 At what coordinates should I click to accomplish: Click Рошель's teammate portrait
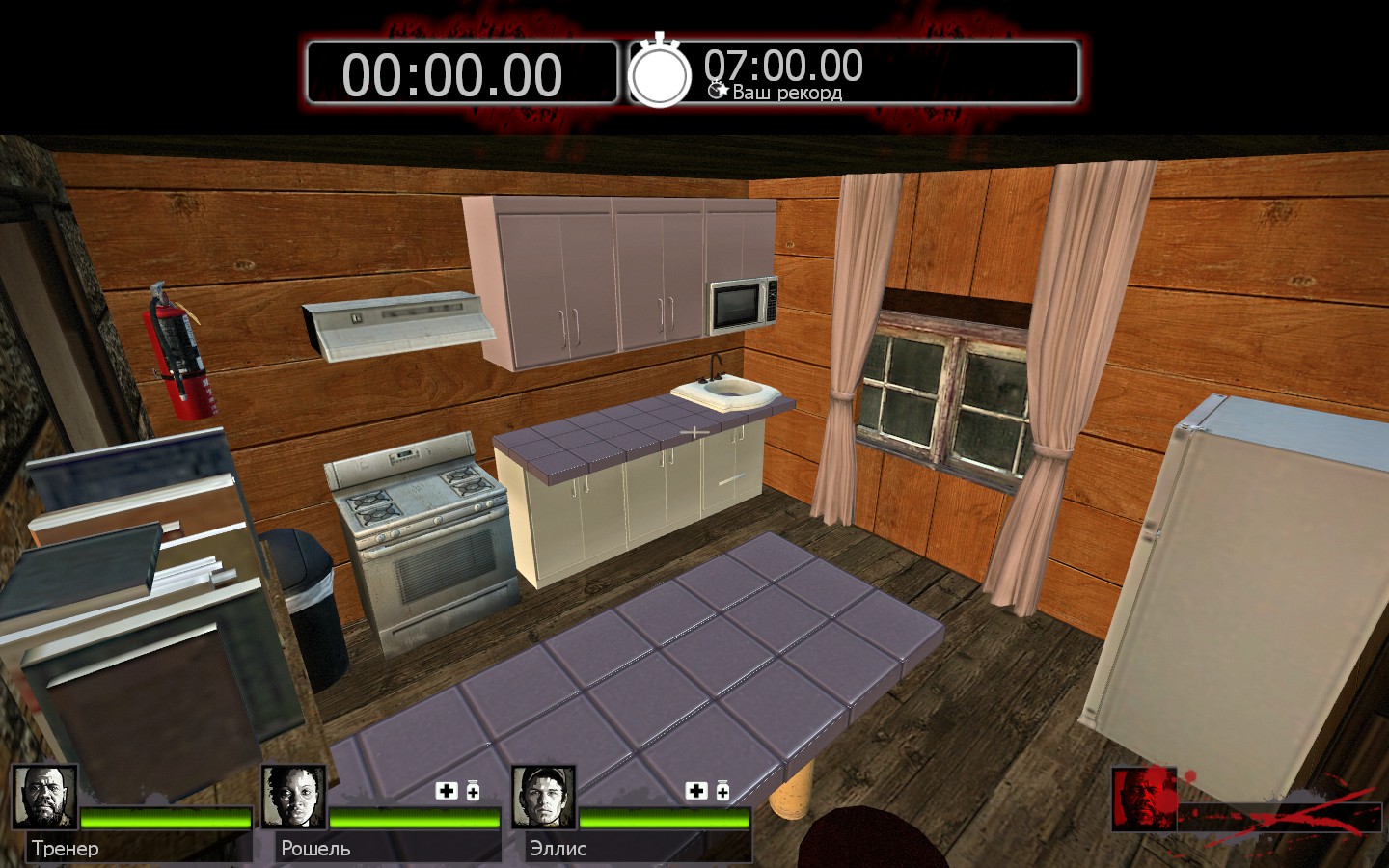pyautogui.click(x=294, y=798)
